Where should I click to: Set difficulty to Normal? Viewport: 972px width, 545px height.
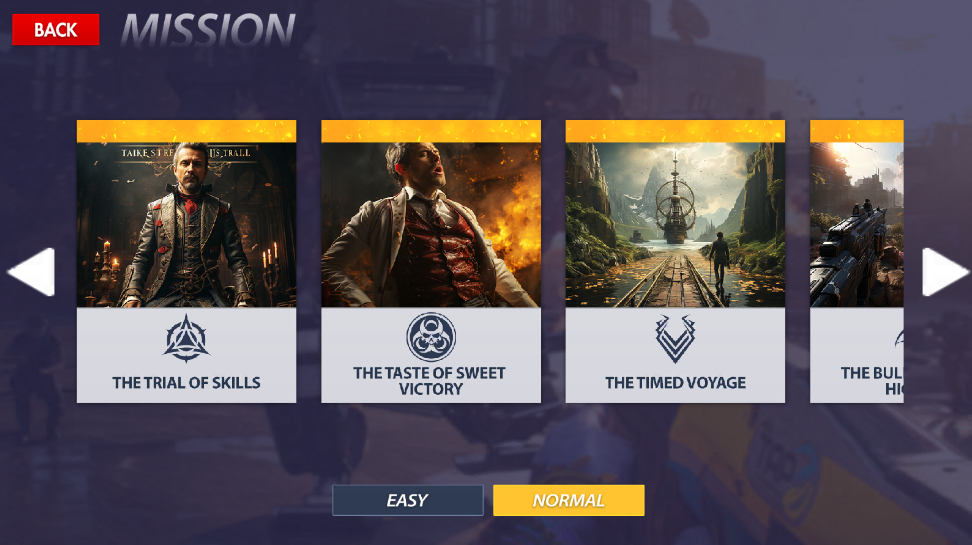click(568, 500)
